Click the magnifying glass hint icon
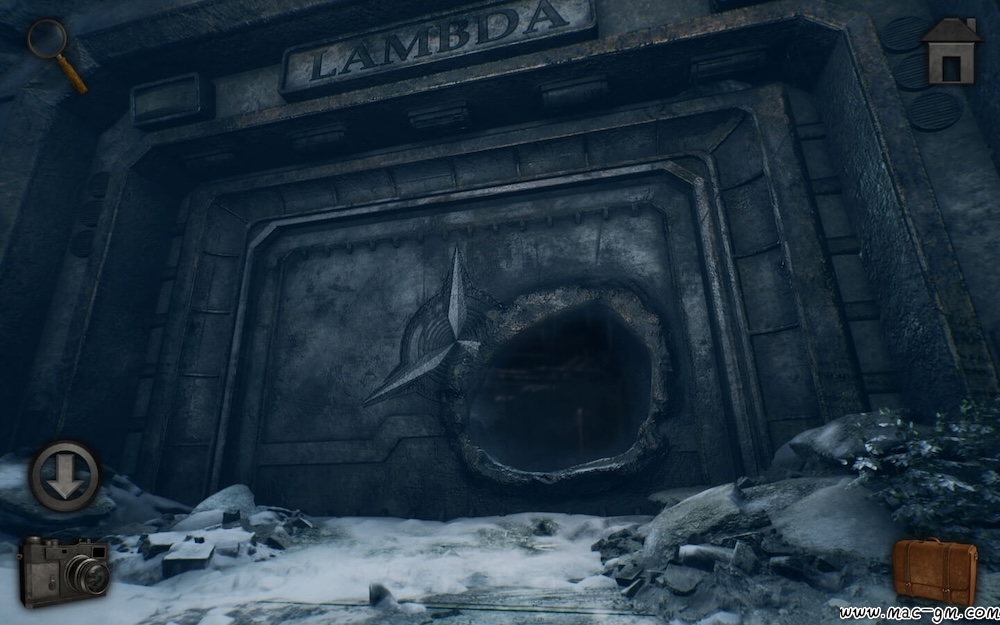 pyautogui.click(x=52, y=50)
